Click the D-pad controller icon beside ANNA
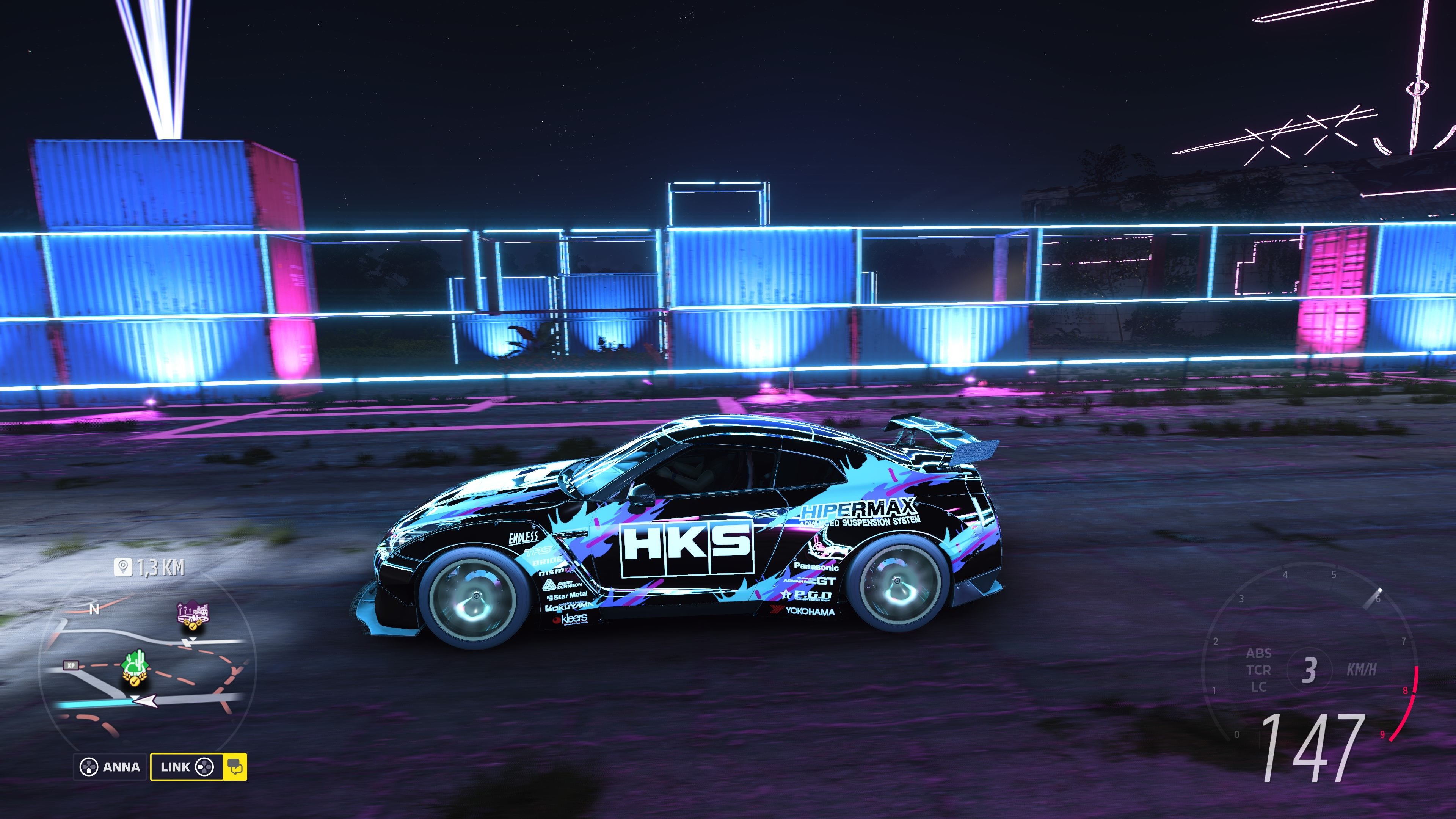 [89, 767]
